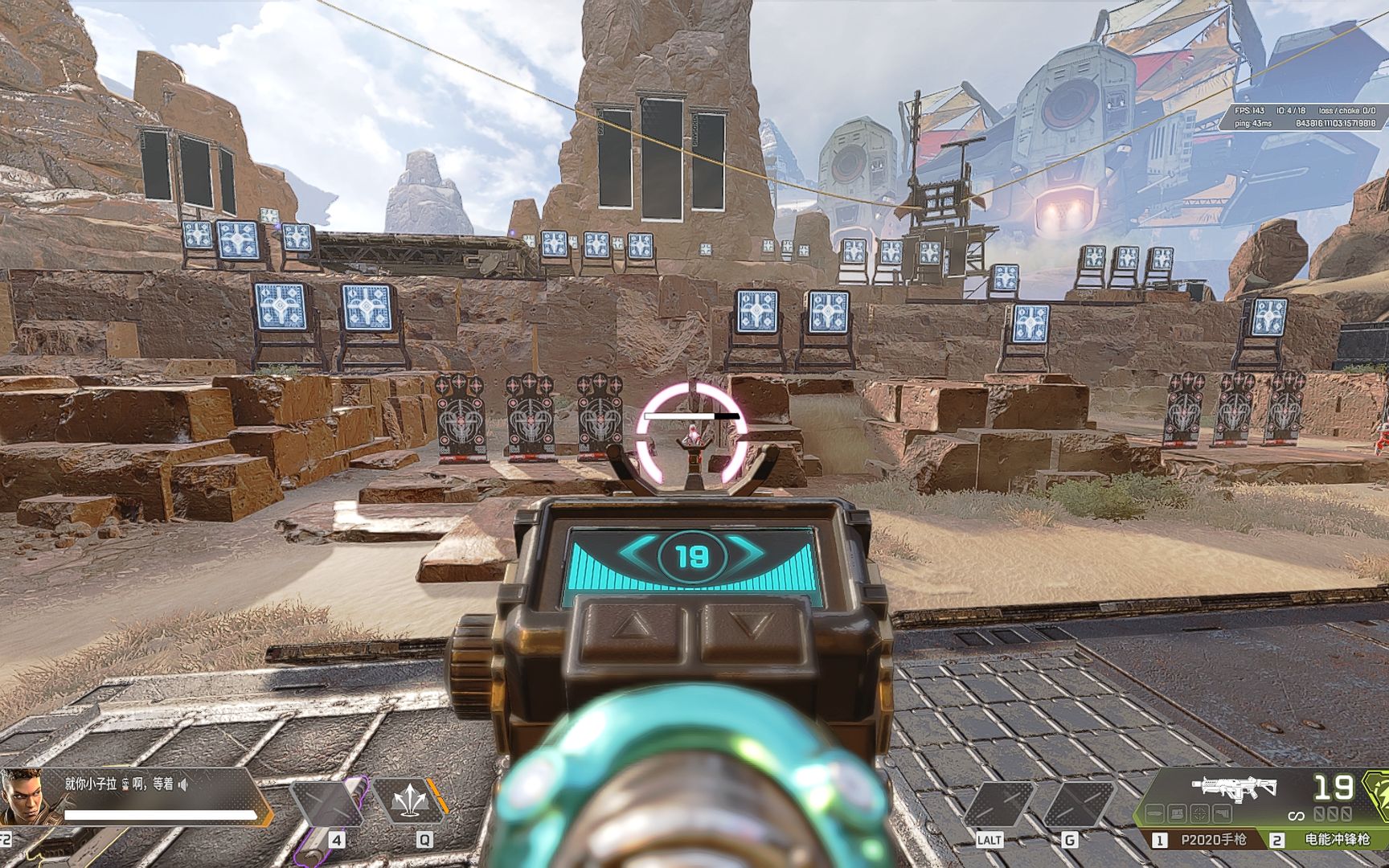This screenshot has width=1389, height=868.
Task: Select the stock attachment slot
Action: click(1220, 814)
